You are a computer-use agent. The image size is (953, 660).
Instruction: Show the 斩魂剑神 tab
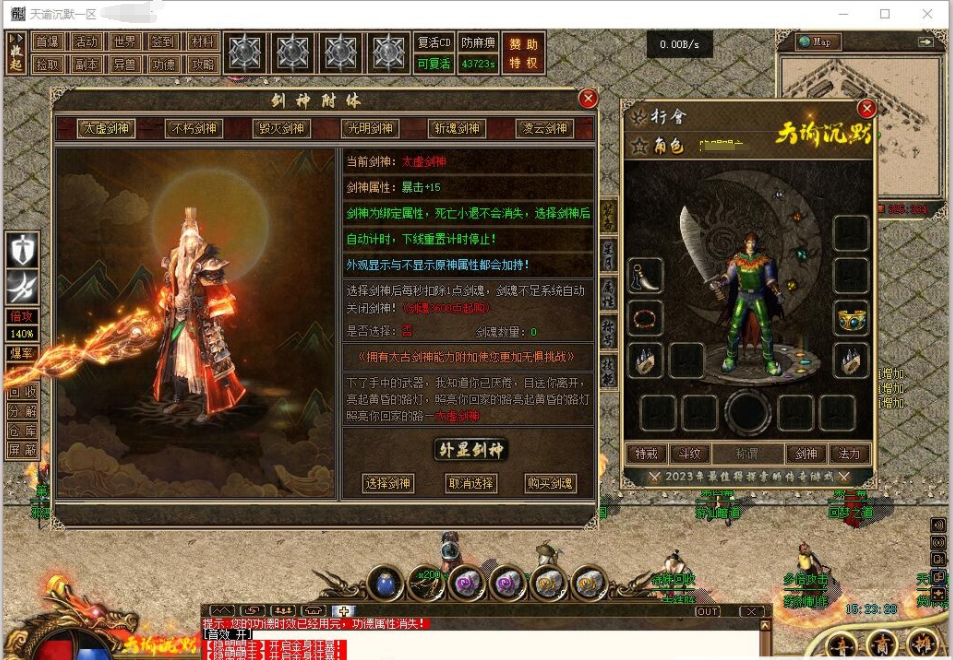457,128
